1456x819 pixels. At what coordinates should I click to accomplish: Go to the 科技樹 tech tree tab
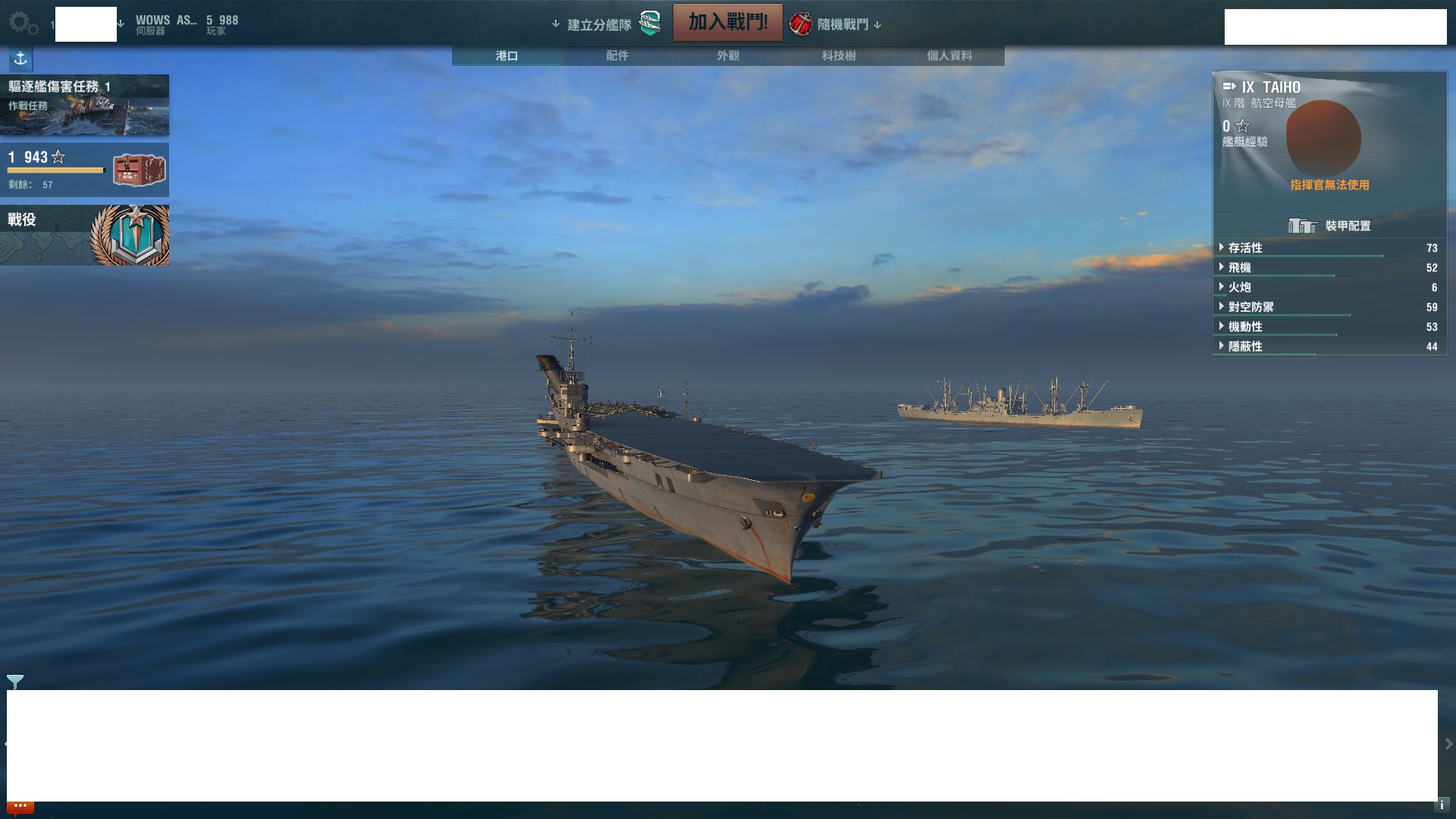pyautogui.click(x=839, y=56)
